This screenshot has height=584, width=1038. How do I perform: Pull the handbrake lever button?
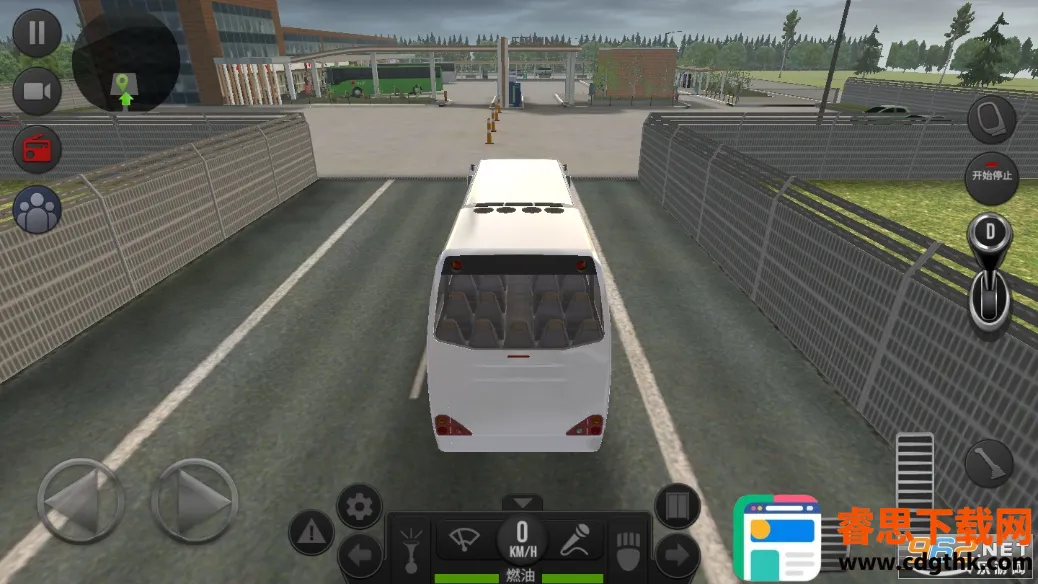[988, 464]
